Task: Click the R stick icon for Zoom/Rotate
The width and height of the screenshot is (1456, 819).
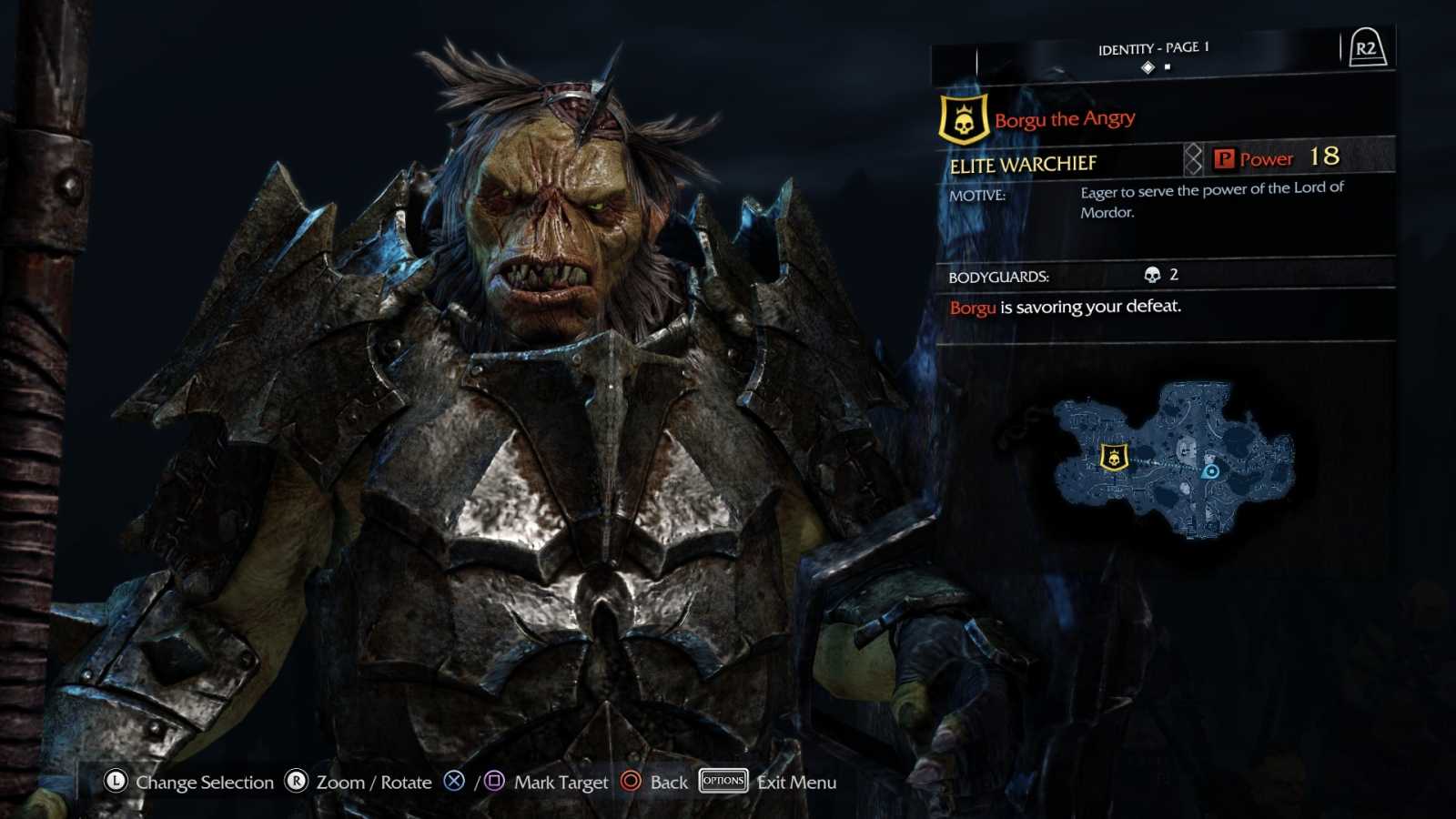Action: click(294, 782)
